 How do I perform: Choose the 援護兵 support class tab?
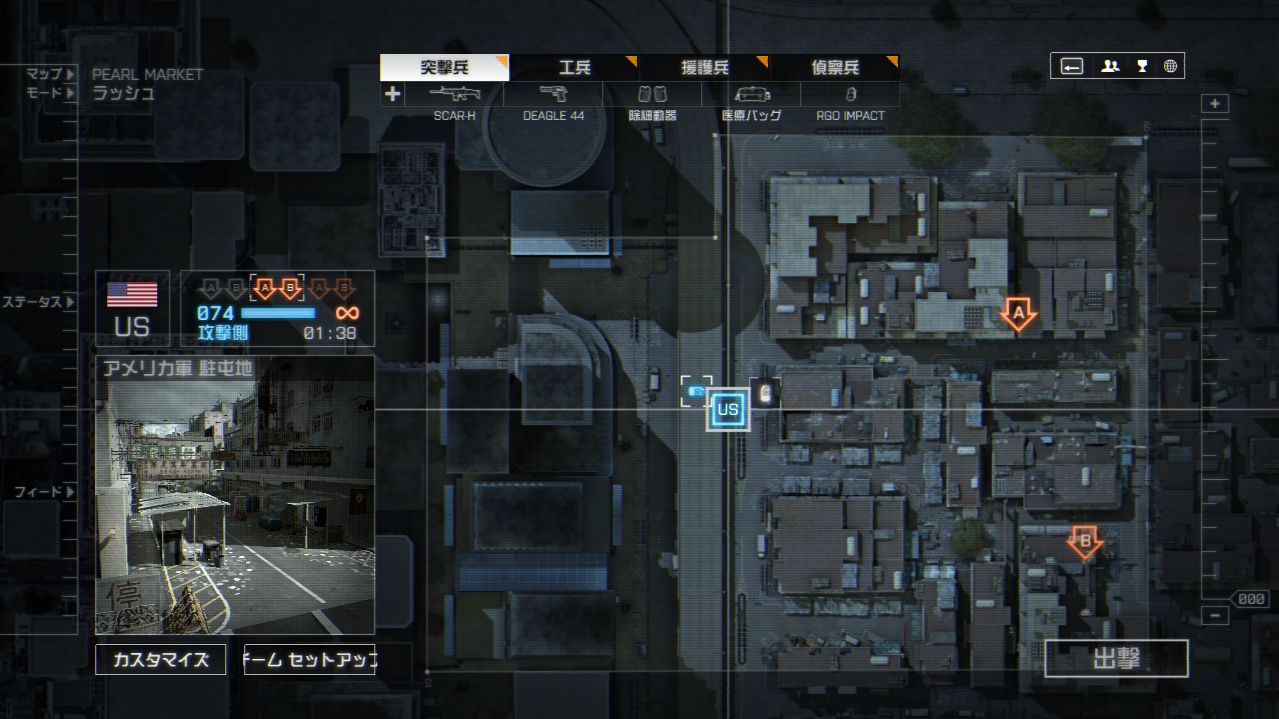(704, 68)
